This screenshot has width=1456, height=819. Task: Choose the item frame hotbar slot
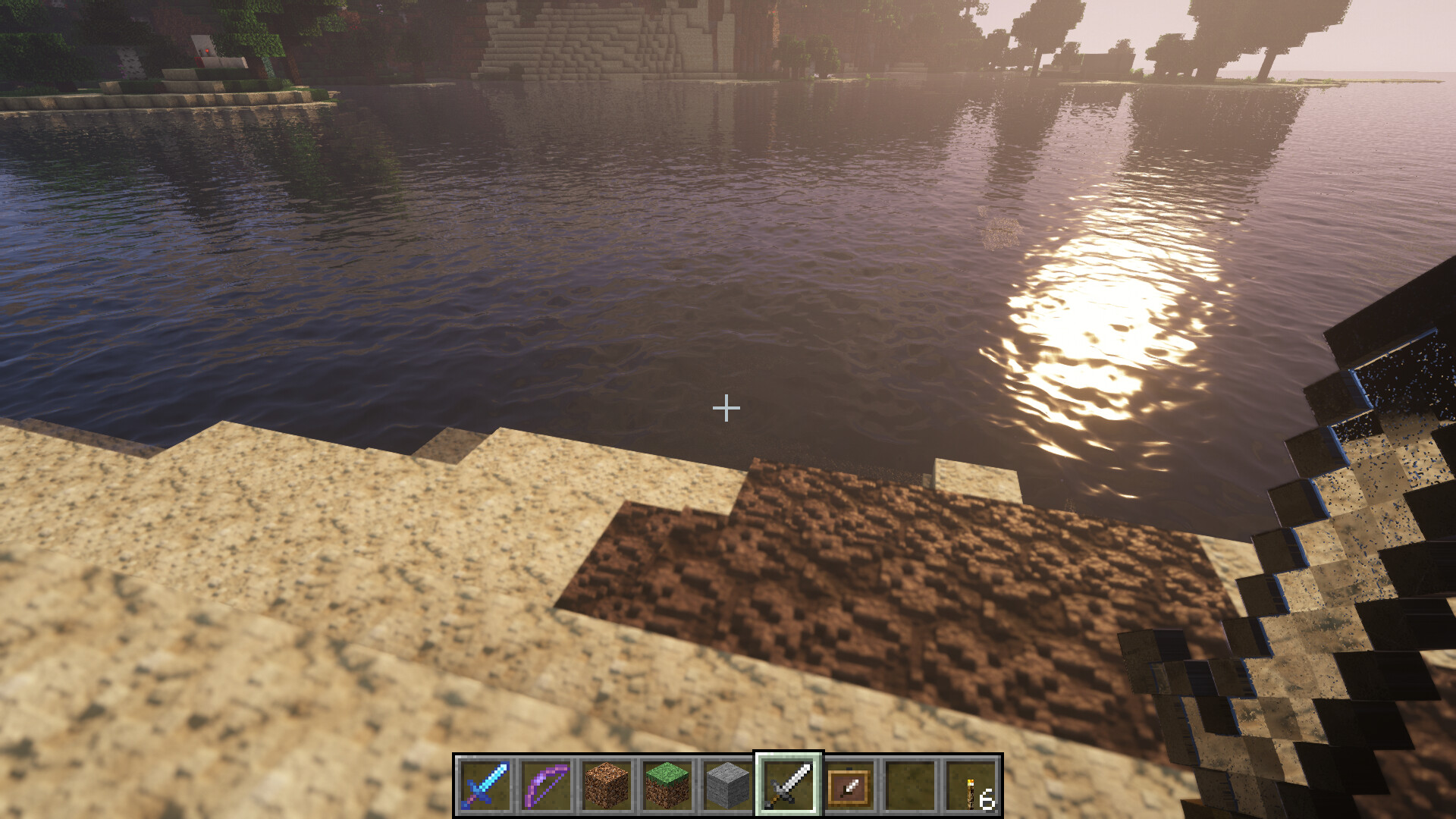pyautogui.click(x=849, y=785)
